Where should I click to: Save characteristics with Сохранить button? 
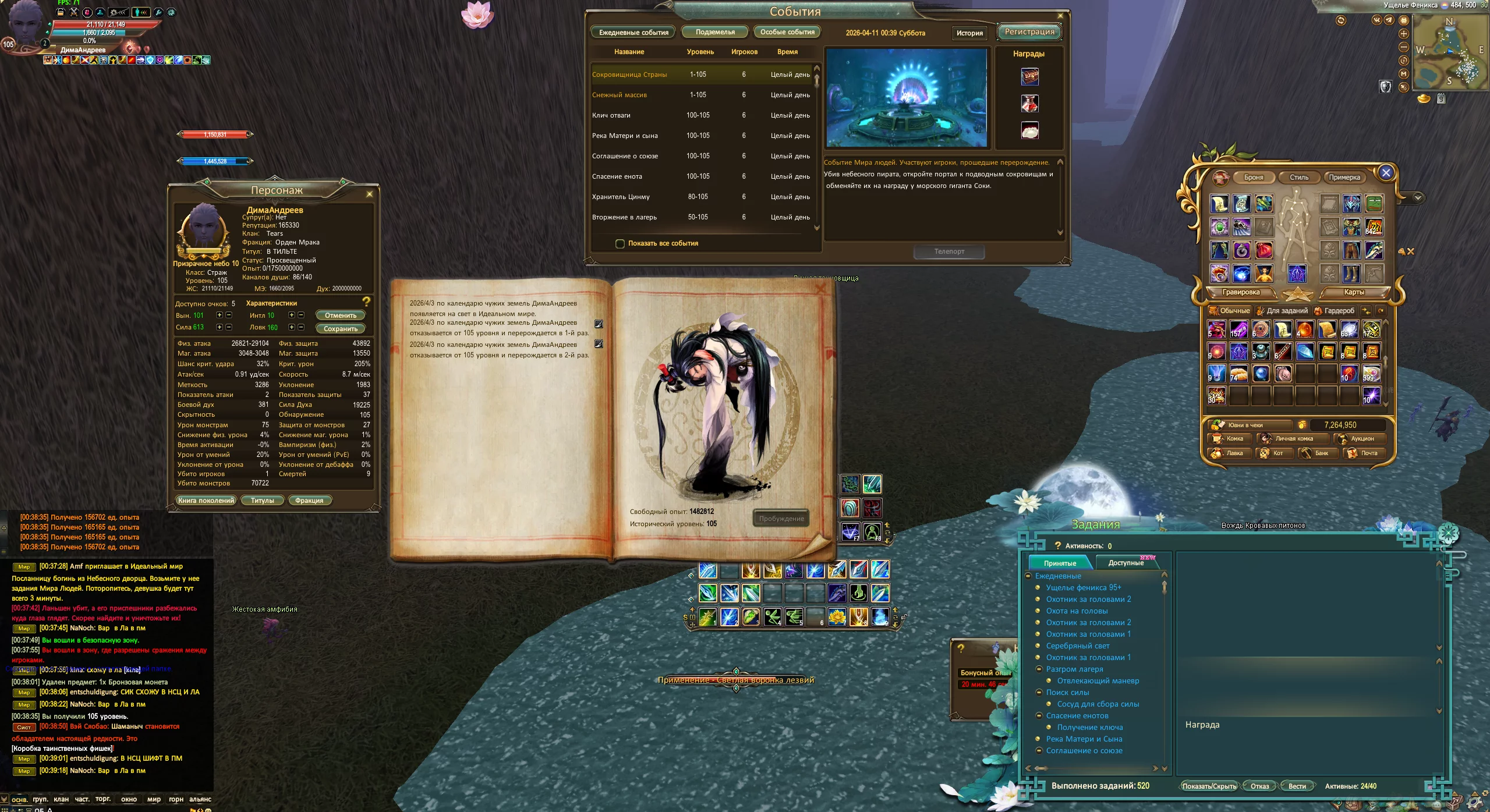coord(340,329)
